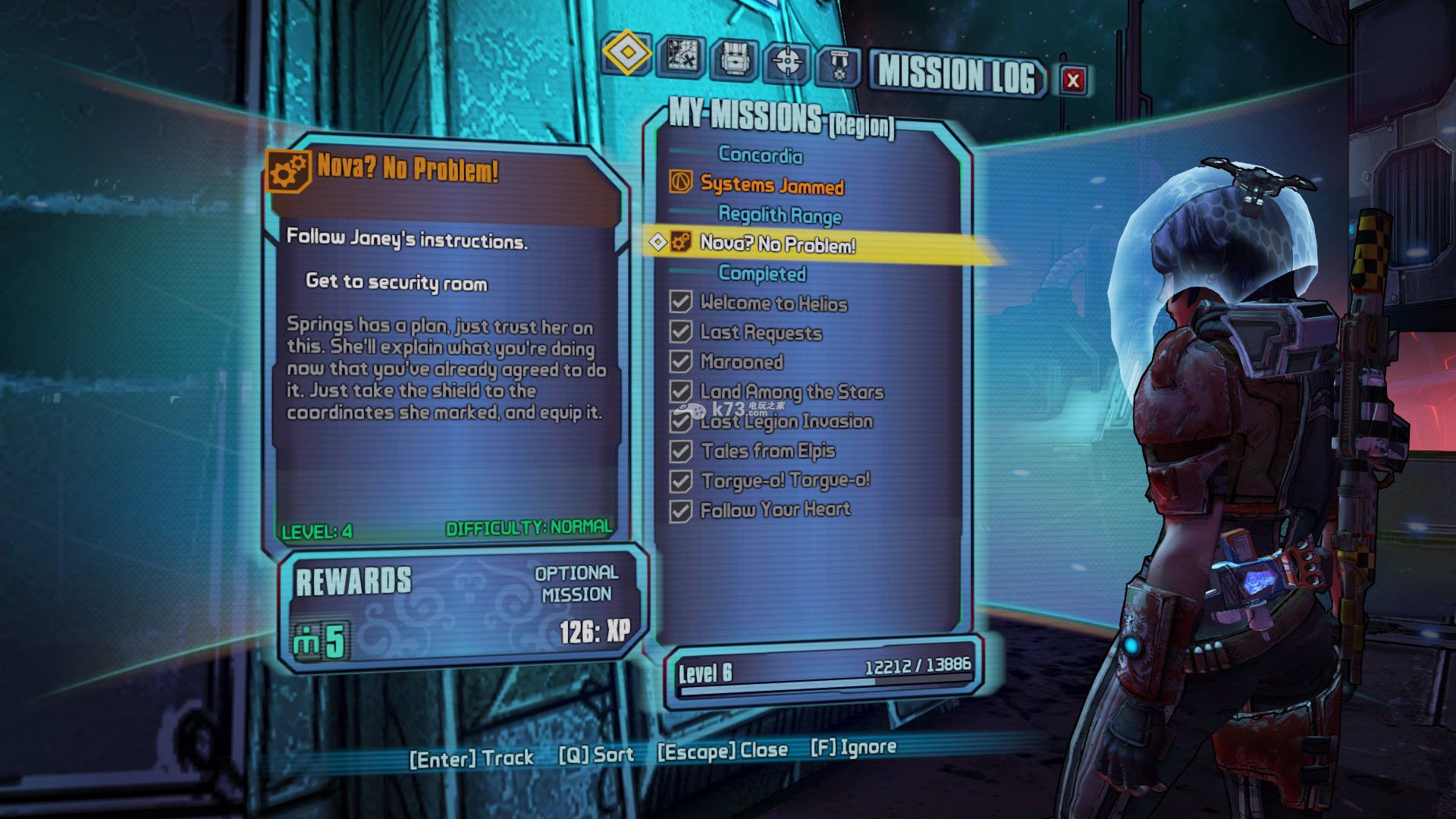The width and height of the screenshot is (1456, 819).
Task: Open the Badass Rank medal tab
Action: pos(838,65)
